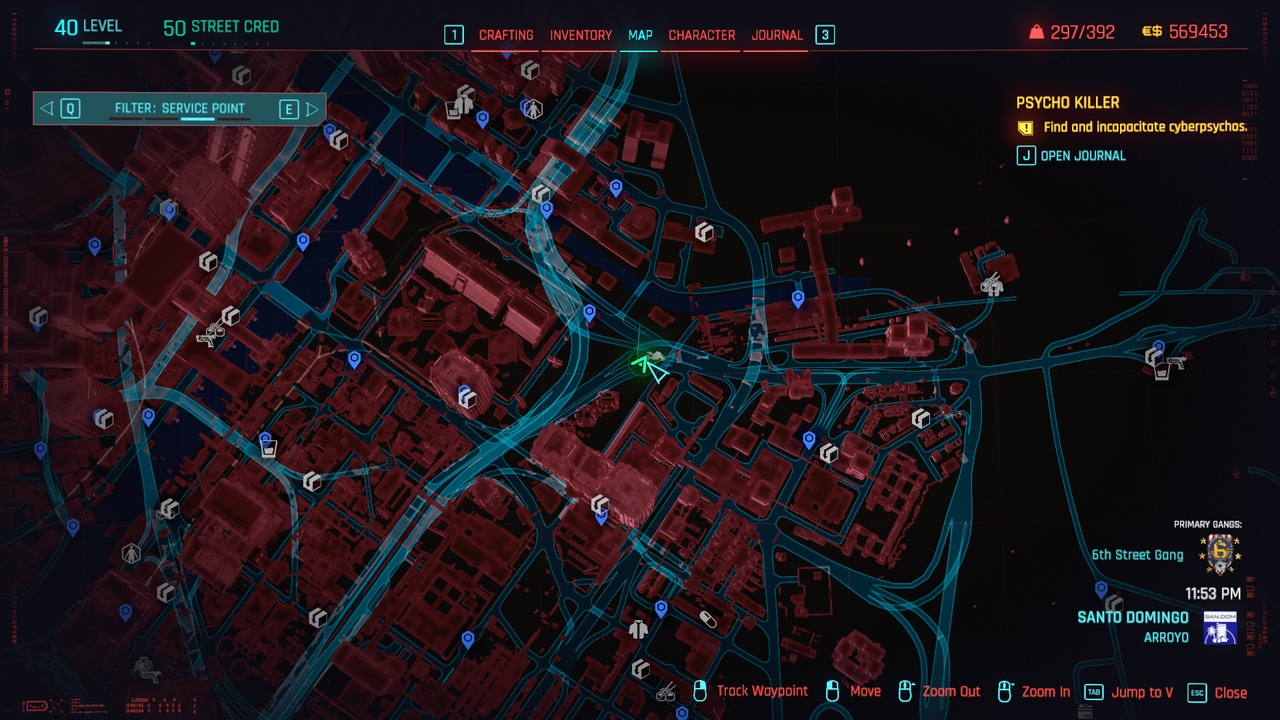Open the Journal tab
1280x720 pixels.
[x=777, y=35]
